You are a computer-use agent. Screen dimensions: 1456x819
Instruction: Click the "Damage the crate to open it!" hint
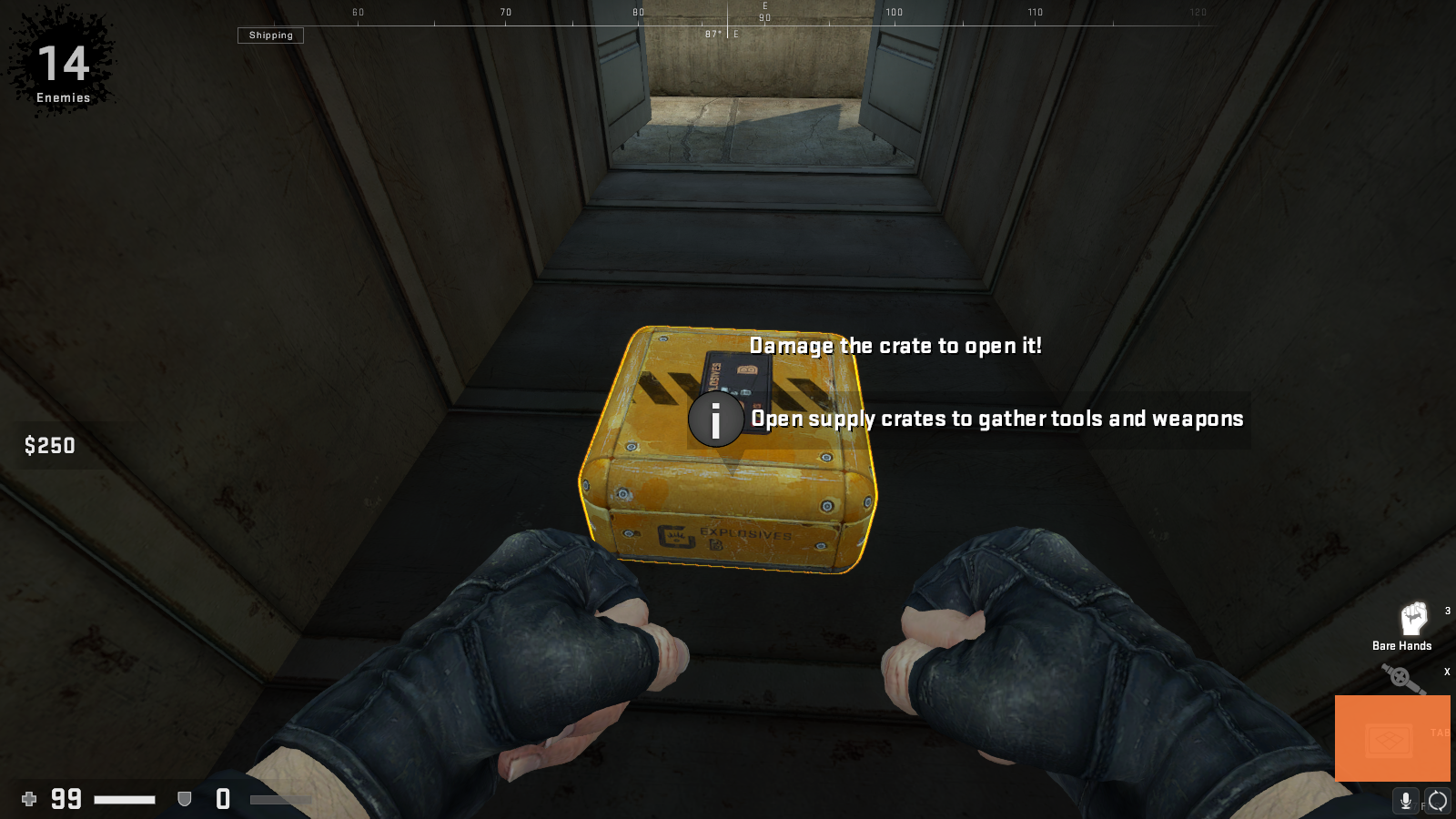click(896, 346)
